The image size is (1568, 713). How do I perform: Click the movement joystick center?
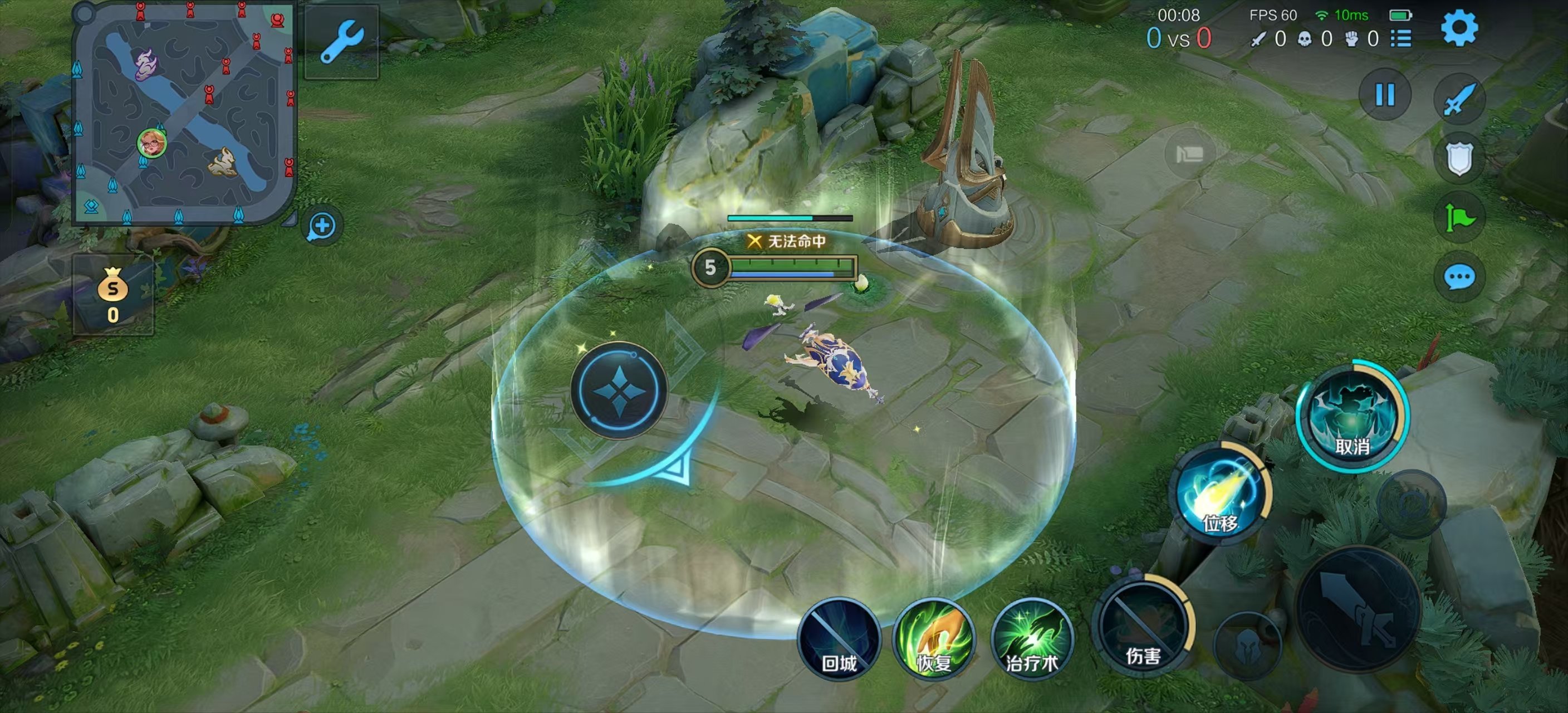[x=619, y=390]
